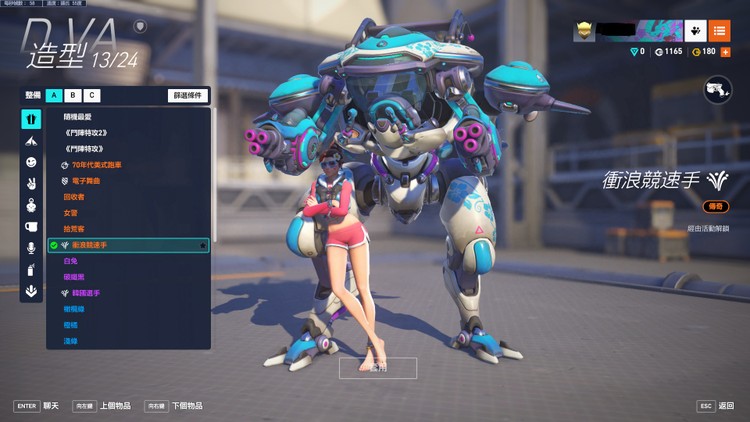
Task: Select the 白兔 skin
Action: (x=70, y=260)
